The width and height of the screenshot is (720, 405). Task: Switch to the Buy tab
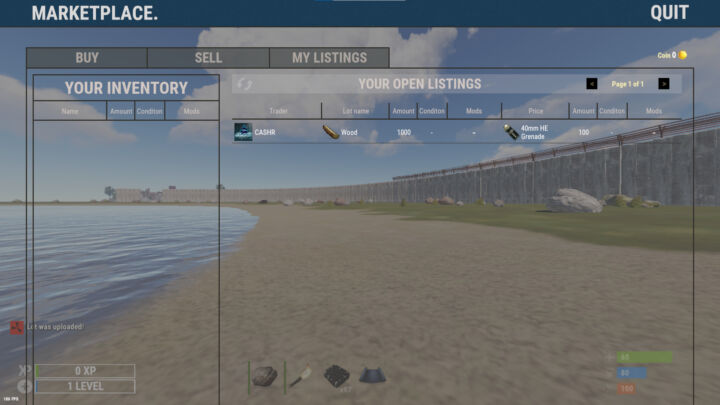pyautogui.click(x=87, y=58)
